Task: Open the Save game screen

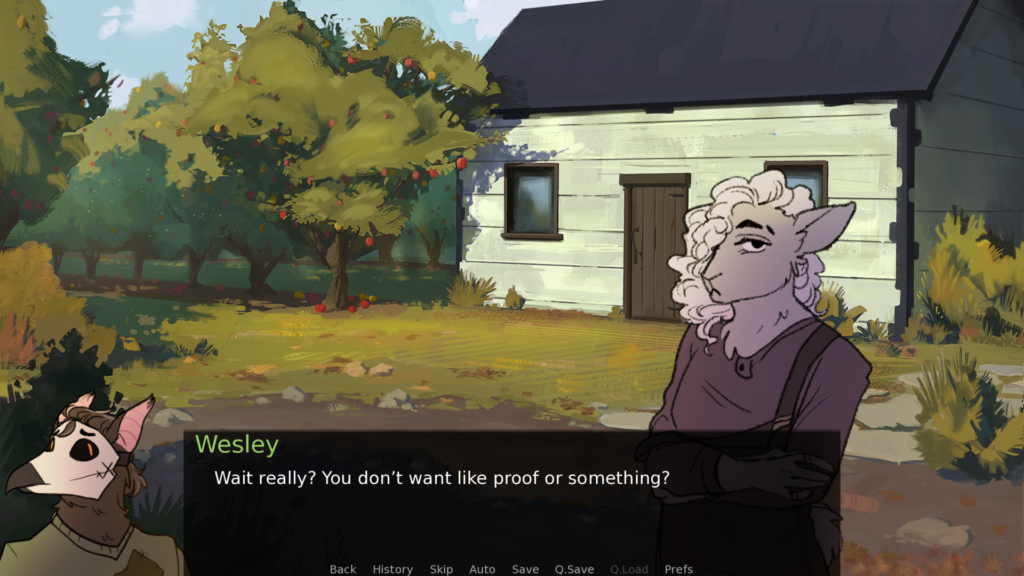Action: pyautogui.click(x=525, y=569)
